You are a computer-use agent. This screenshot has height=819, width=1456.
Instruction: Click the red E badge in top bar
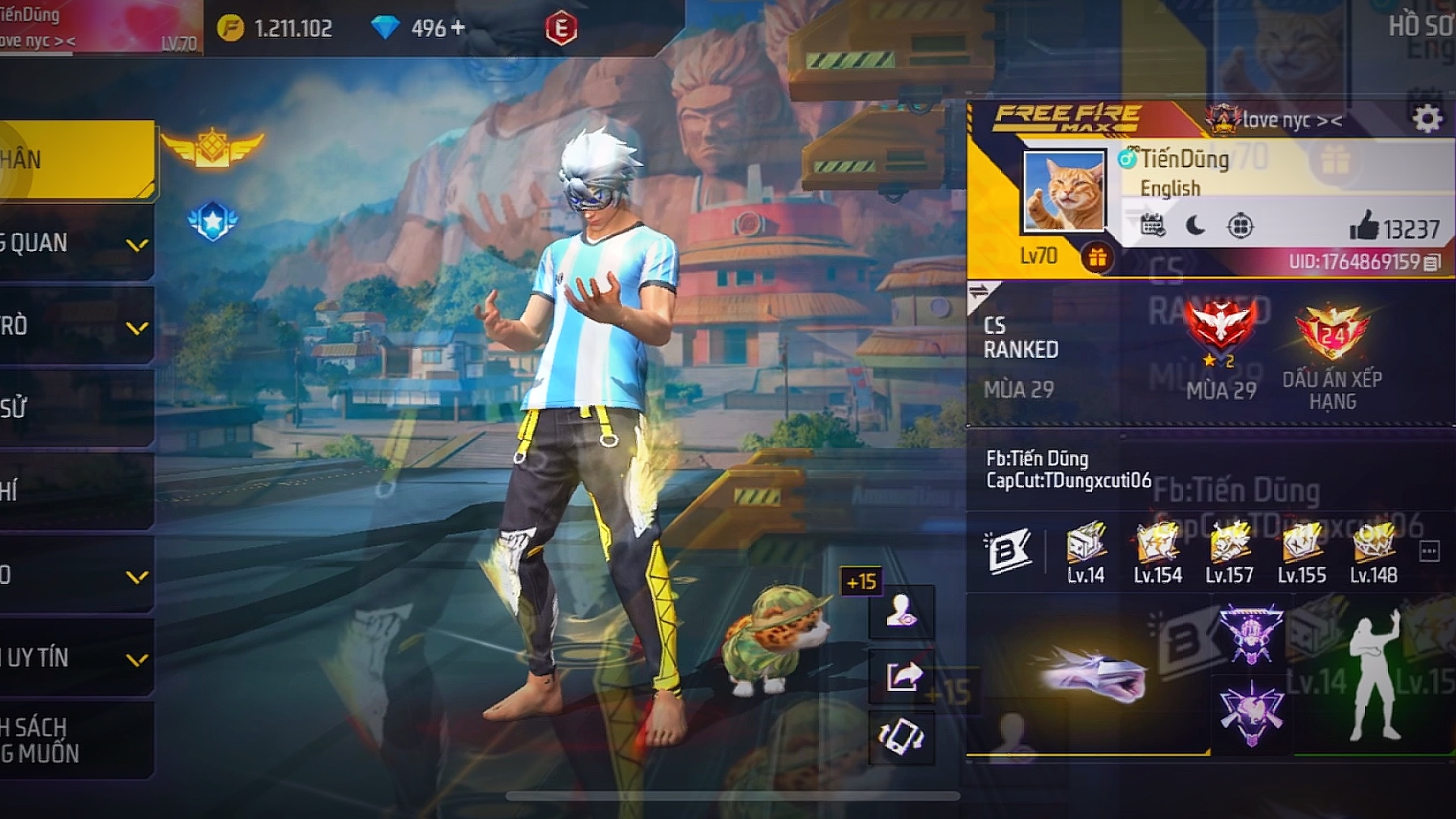pyautogui.click(x=561, y=29)
